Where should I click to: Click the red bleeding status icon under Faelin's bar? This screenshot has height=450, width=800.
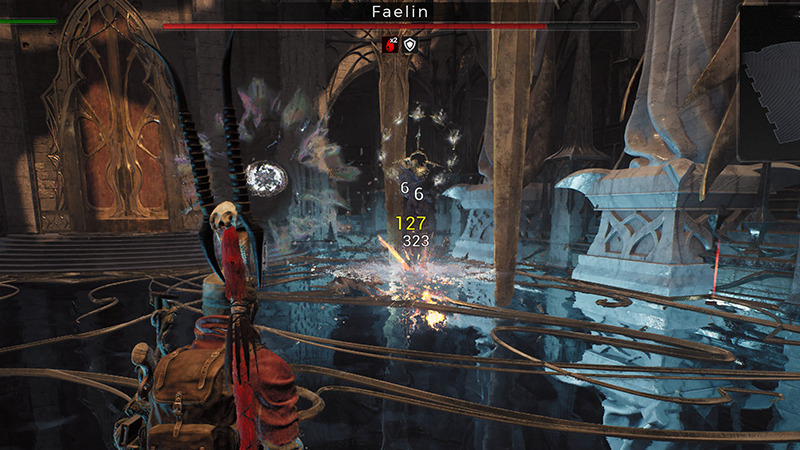pyautogui.click(x=390, y=44)
